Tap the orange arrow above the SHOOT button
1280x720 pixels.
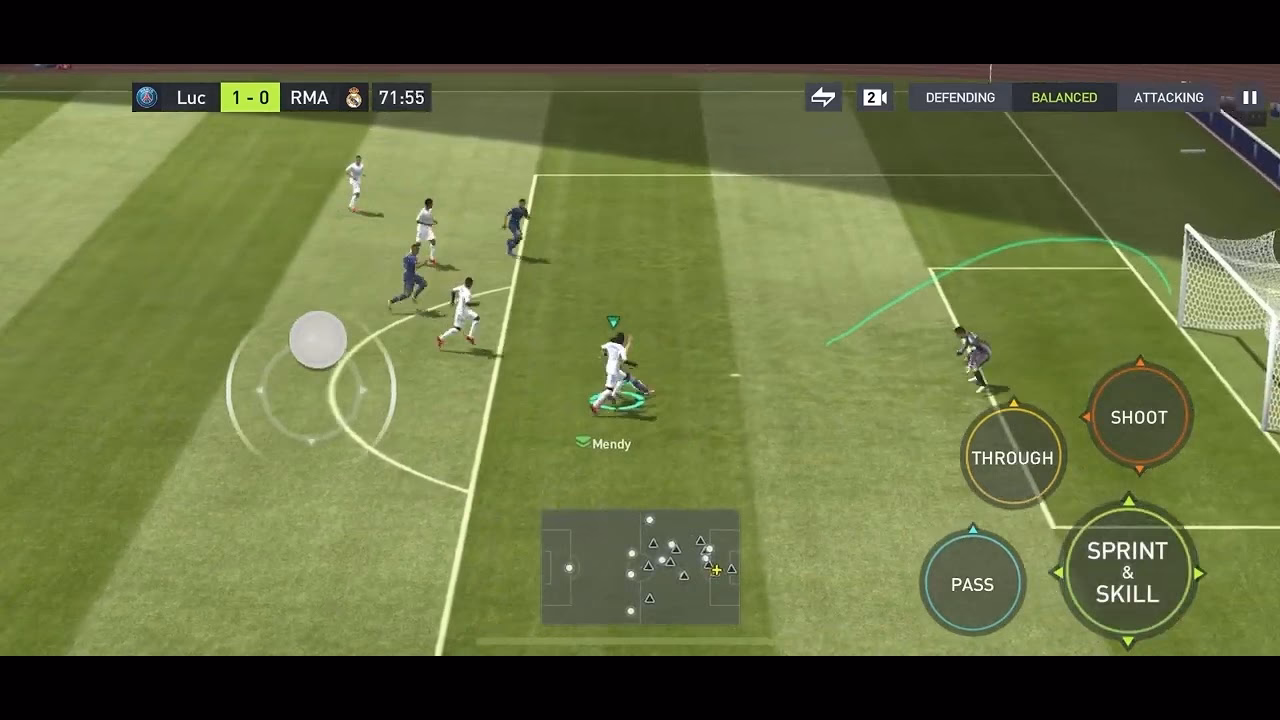1138,360
